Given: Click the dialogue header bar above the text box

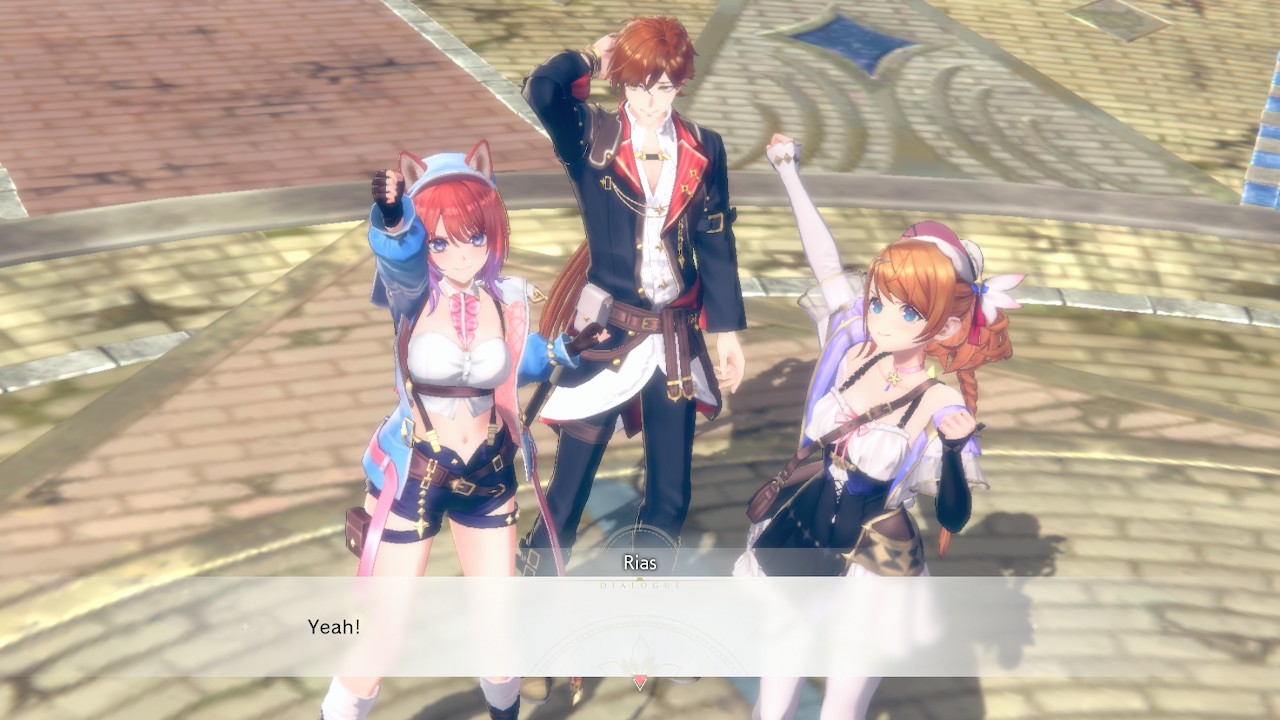Looking at the screenshot, I should [x=640, y=561].
